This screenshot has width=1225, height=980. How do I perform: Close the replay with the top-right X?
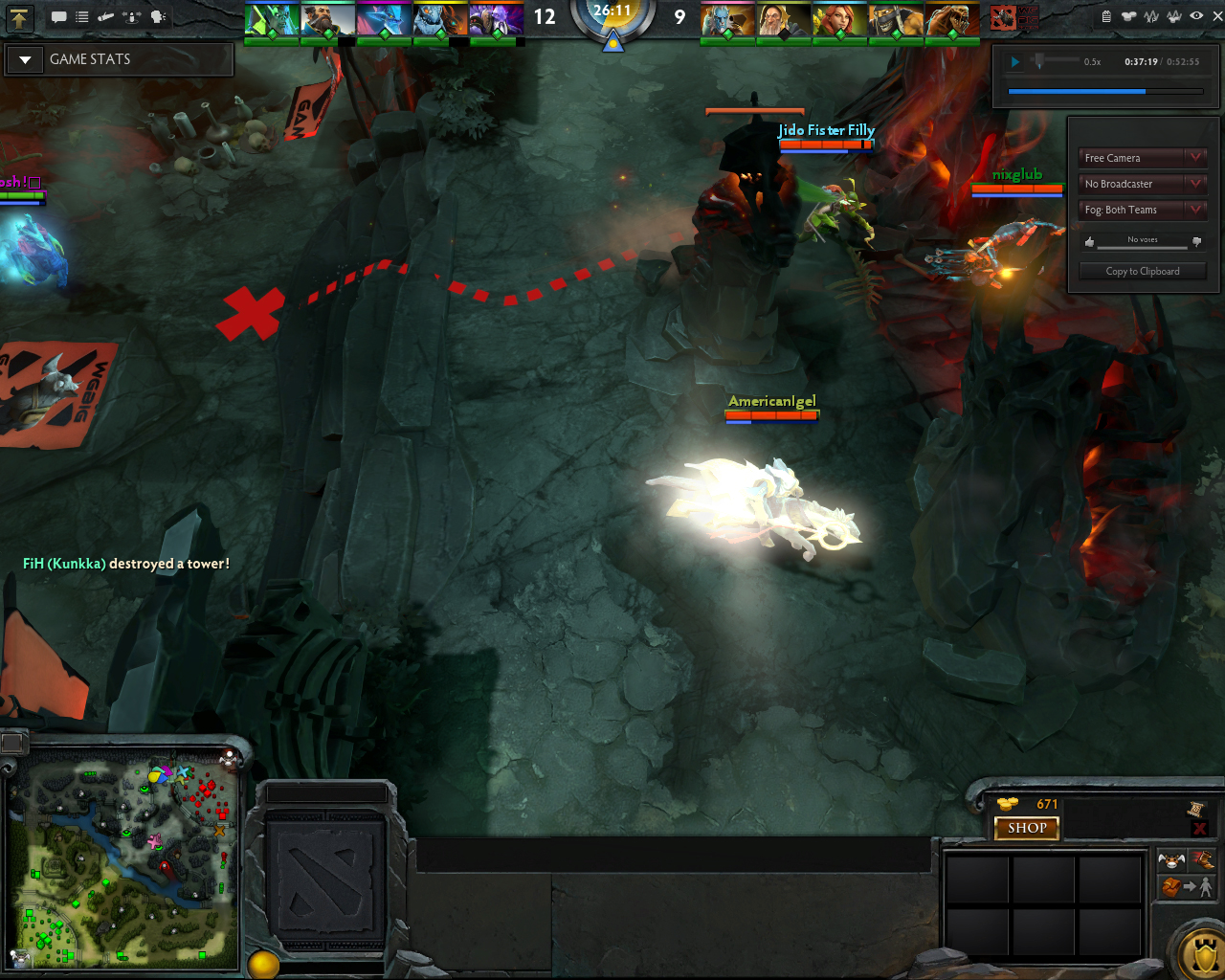pyautogui.click(x=1217, y=16)
